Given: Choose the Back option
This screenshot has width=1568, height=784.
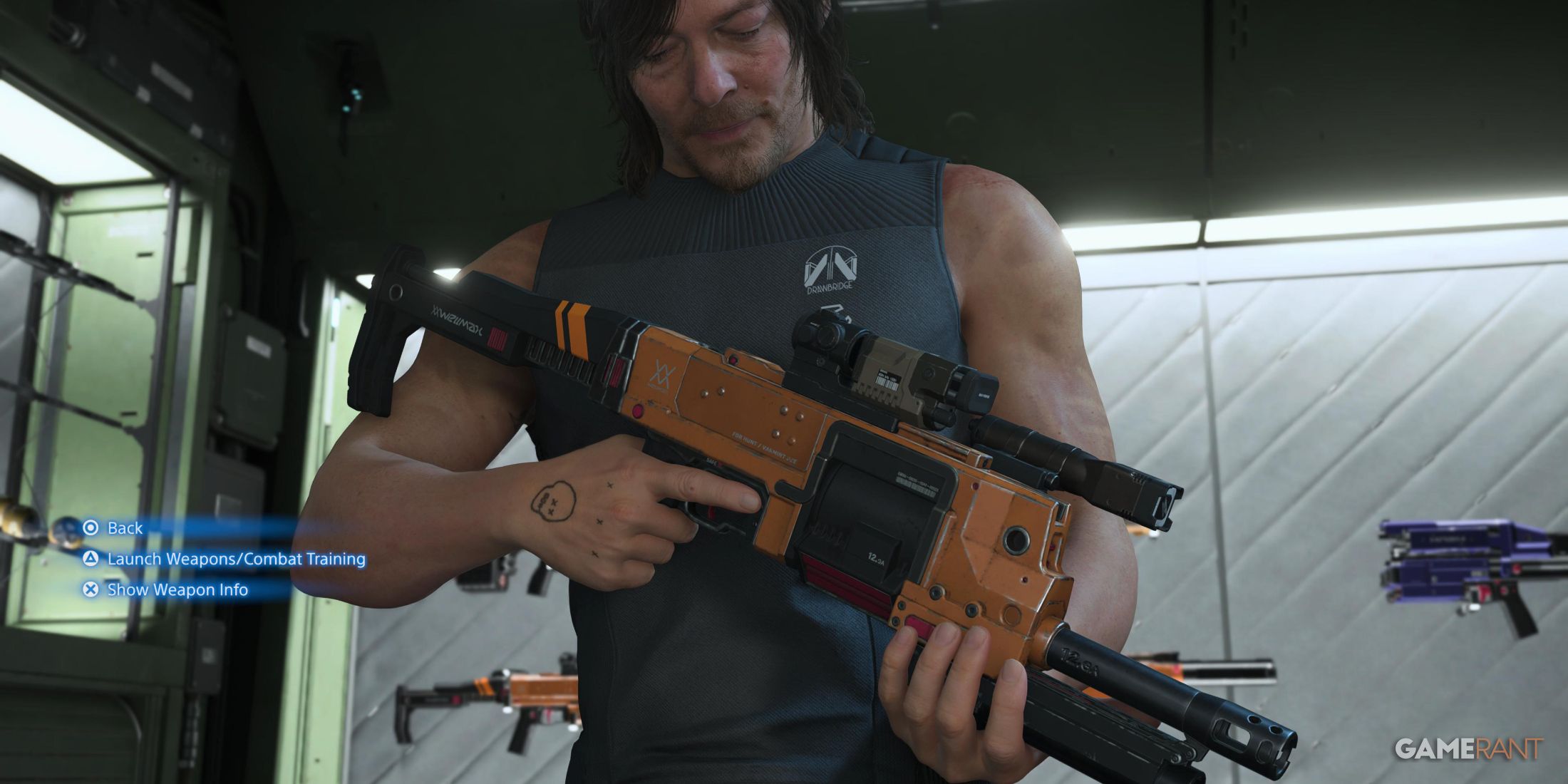Looking at the screenshot, I should tap(125, 528).
